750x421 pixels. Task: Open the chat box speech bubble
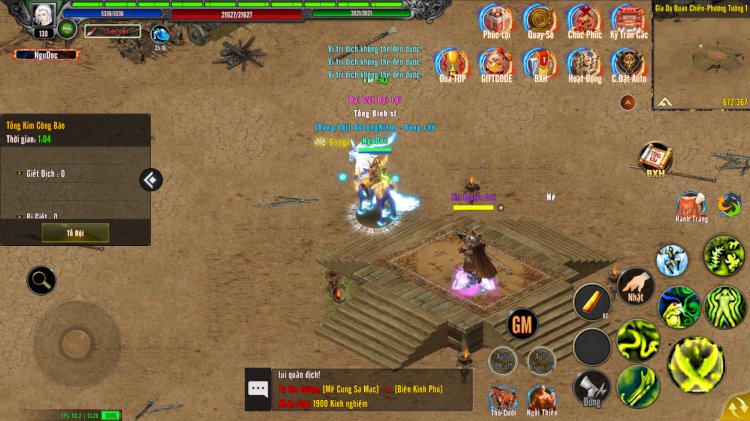point(258,389)
